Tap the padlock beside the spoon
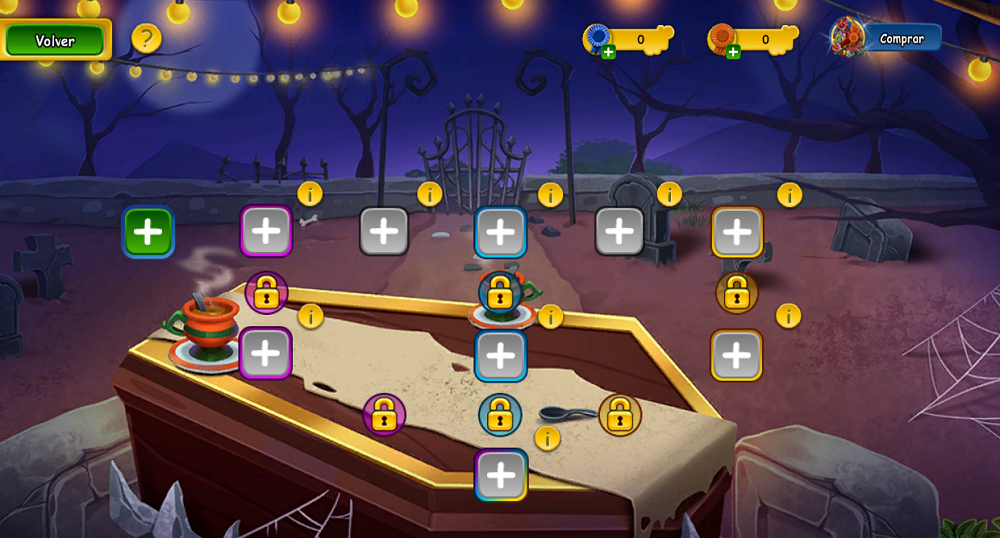 620,414
